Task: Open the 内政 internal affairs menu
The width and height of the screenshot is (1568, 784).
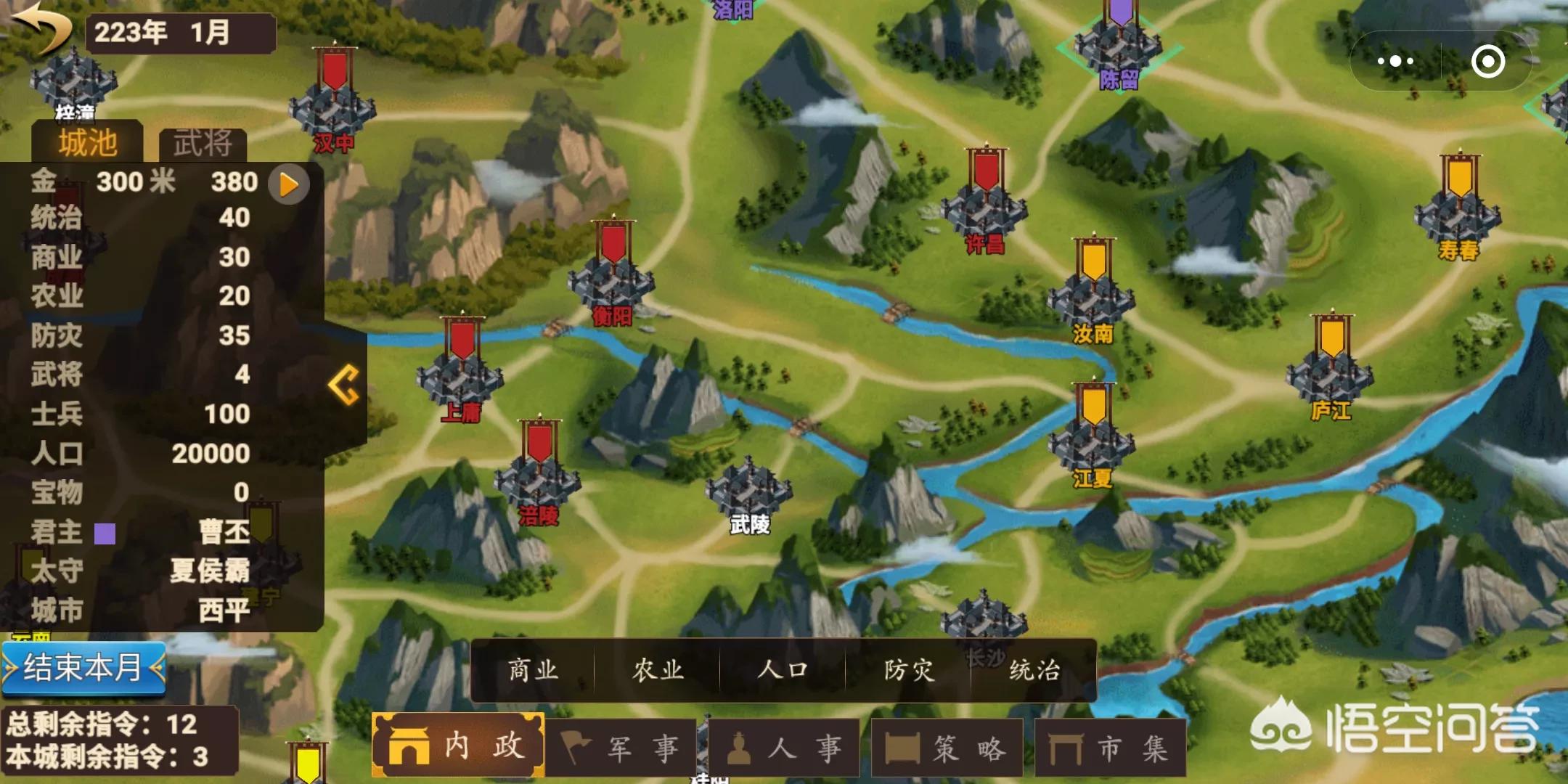Action: pyautogui.click(x=458, y=746)
